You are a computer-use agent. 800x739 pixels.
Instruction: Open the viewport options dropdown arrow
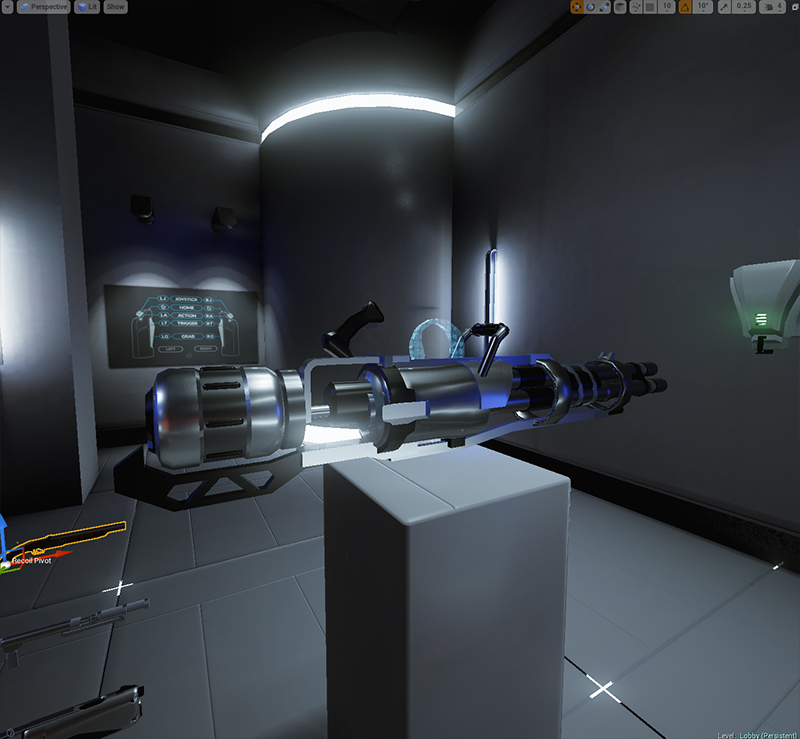click(7, 6)
